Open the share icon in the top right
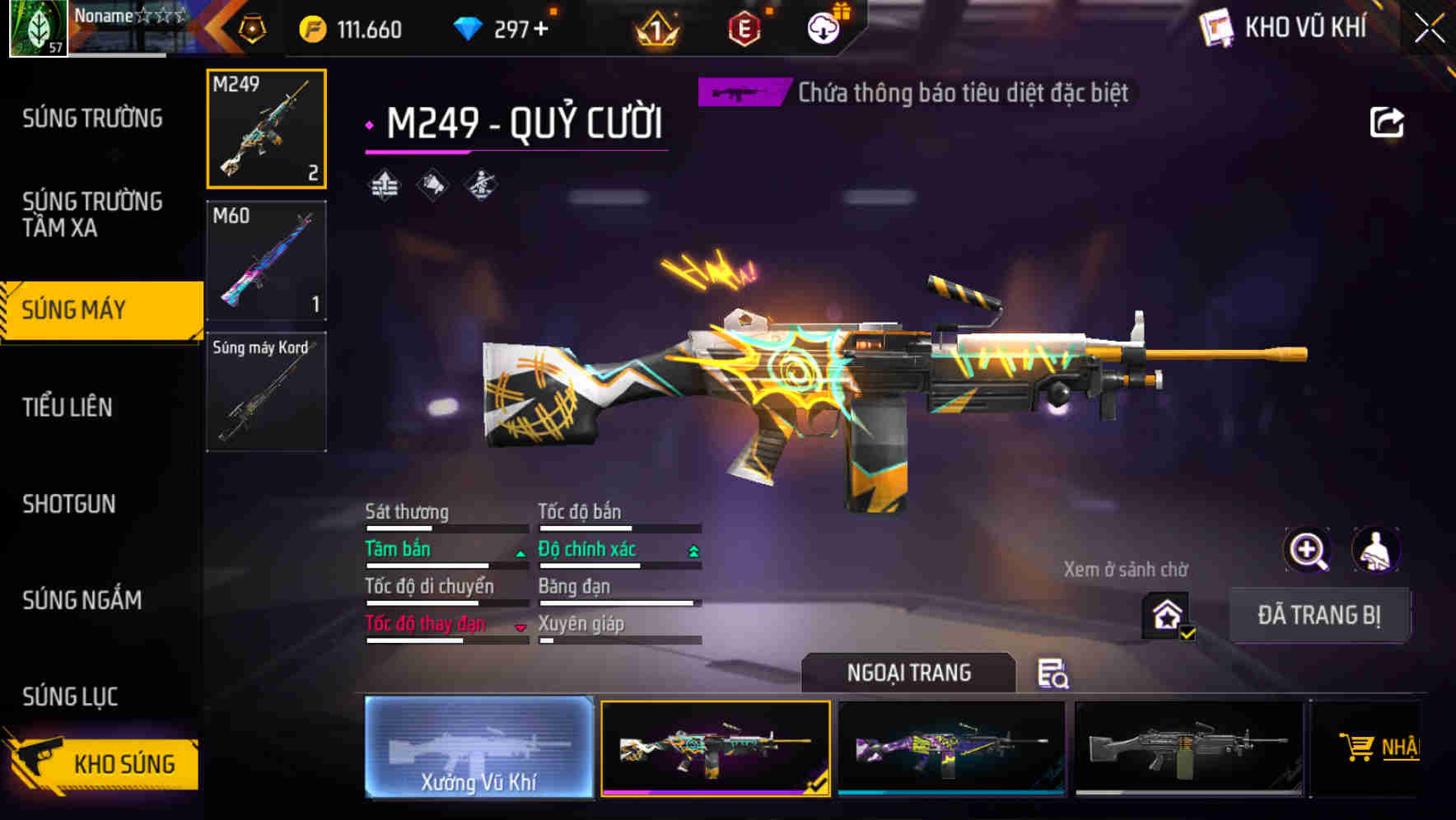 coord(1388,122)
